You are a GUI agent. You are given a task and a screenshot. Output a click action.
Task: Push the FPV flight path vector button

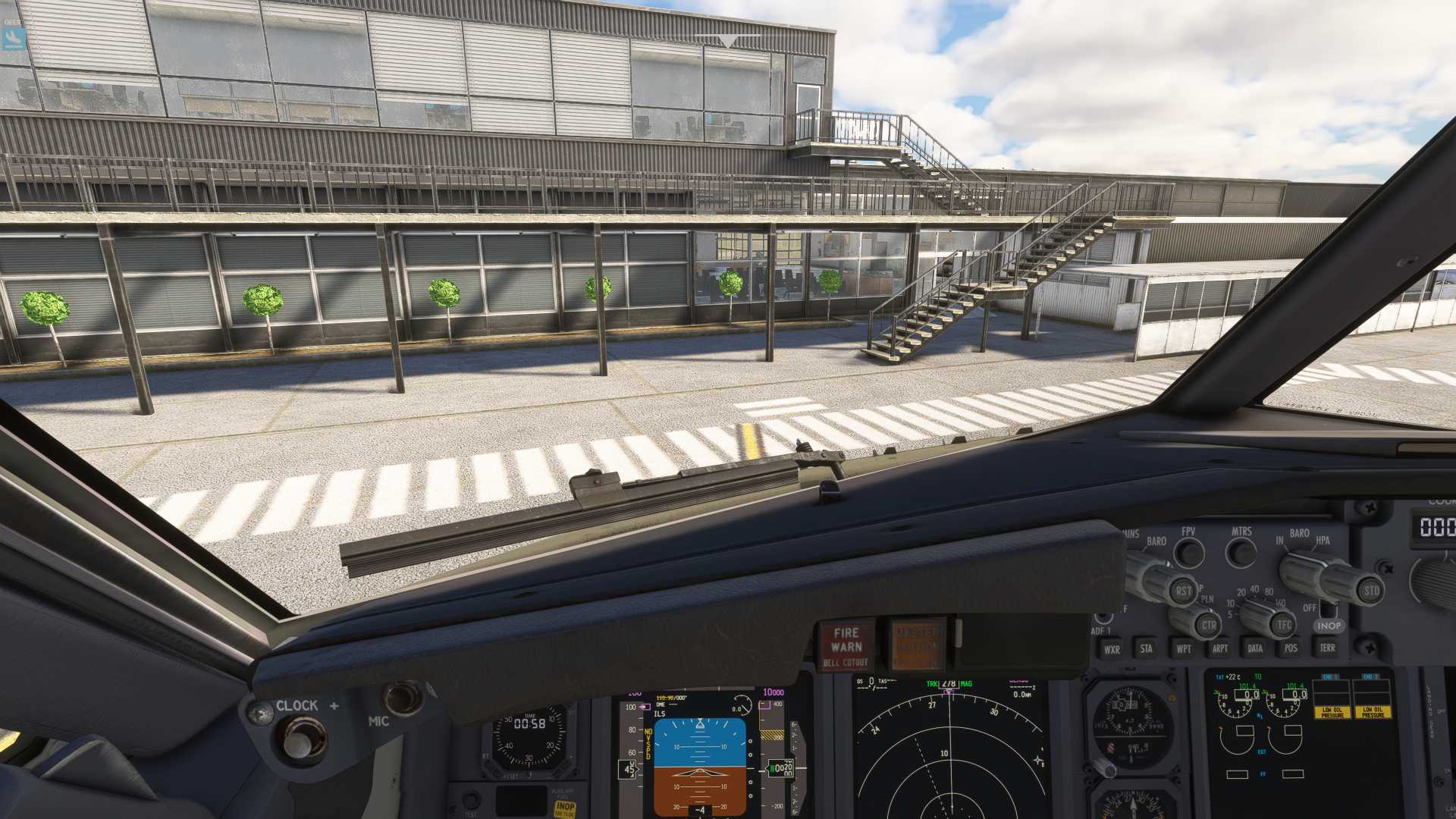tap(1189, 553)
